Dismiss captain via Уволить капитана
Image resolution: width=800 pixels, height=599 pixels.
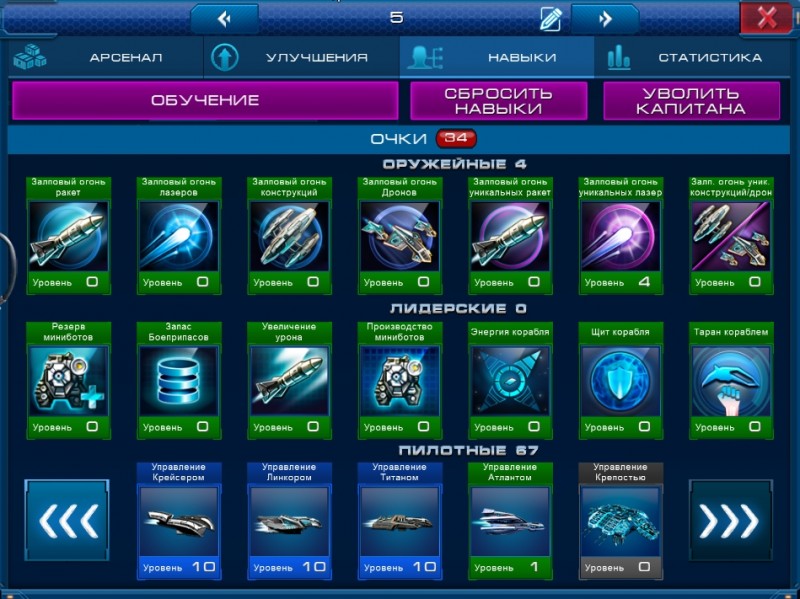pyautogui.click(x=691, y=100)
